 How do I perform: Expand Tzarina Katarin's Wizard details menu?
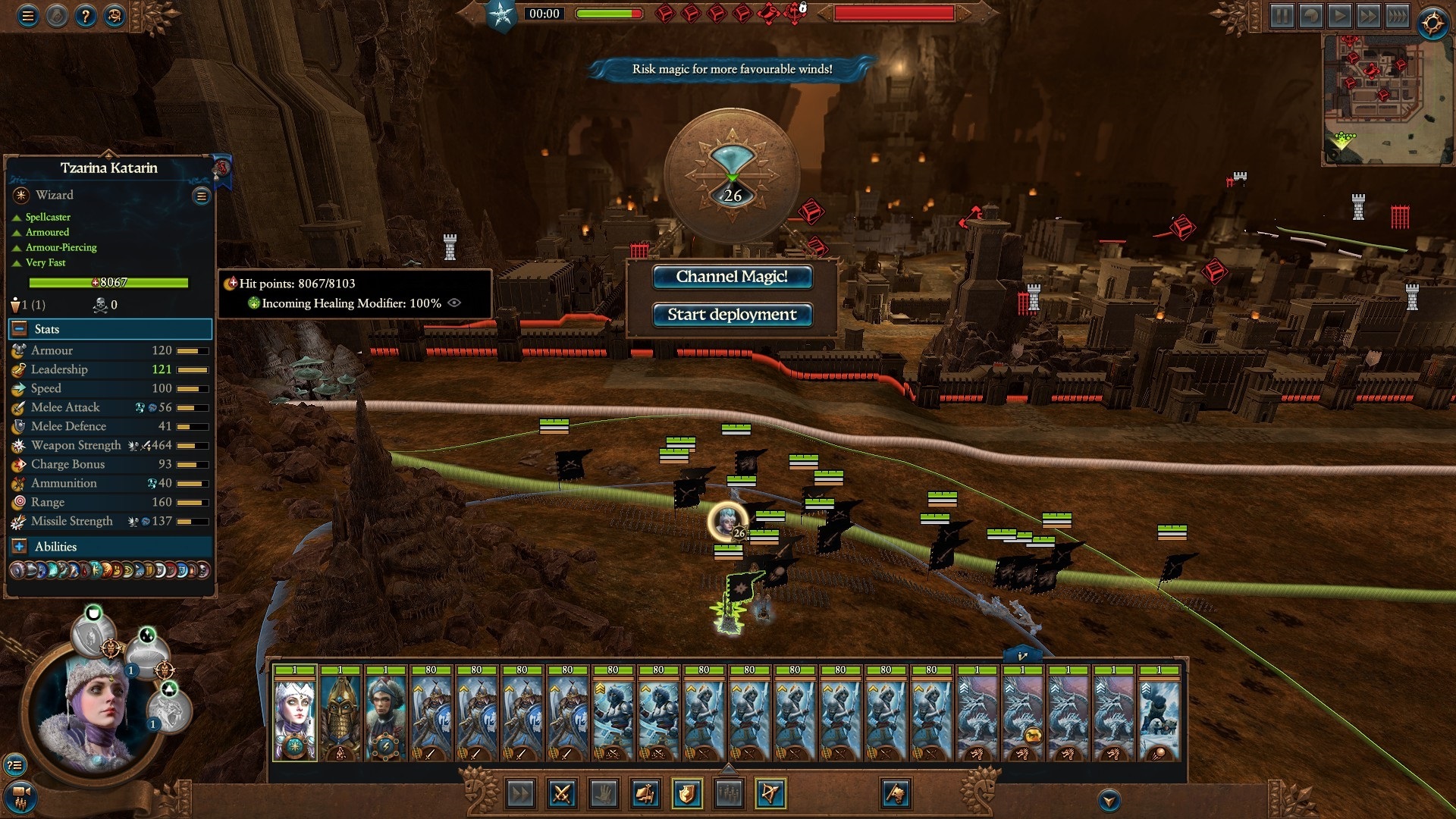200,196
